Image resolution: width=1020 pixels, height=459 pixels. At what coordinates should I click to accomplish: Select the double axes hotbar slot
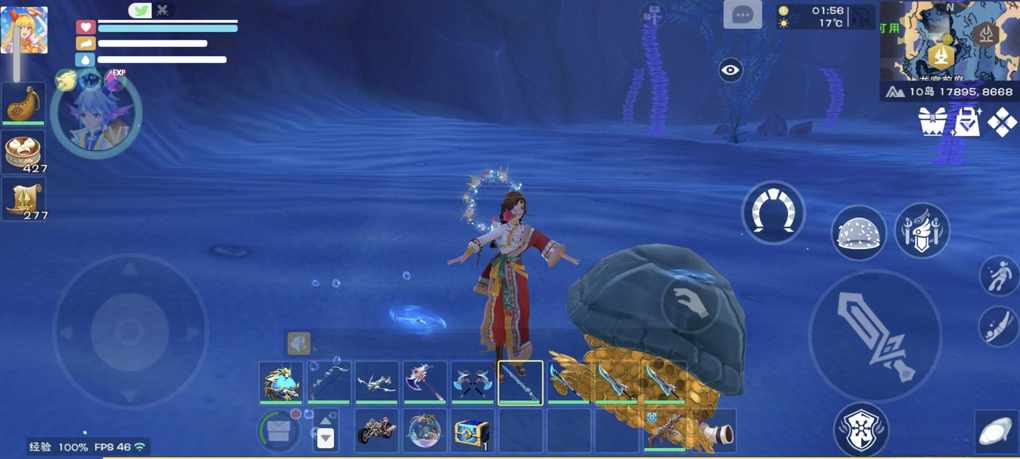tap(472, 382)
